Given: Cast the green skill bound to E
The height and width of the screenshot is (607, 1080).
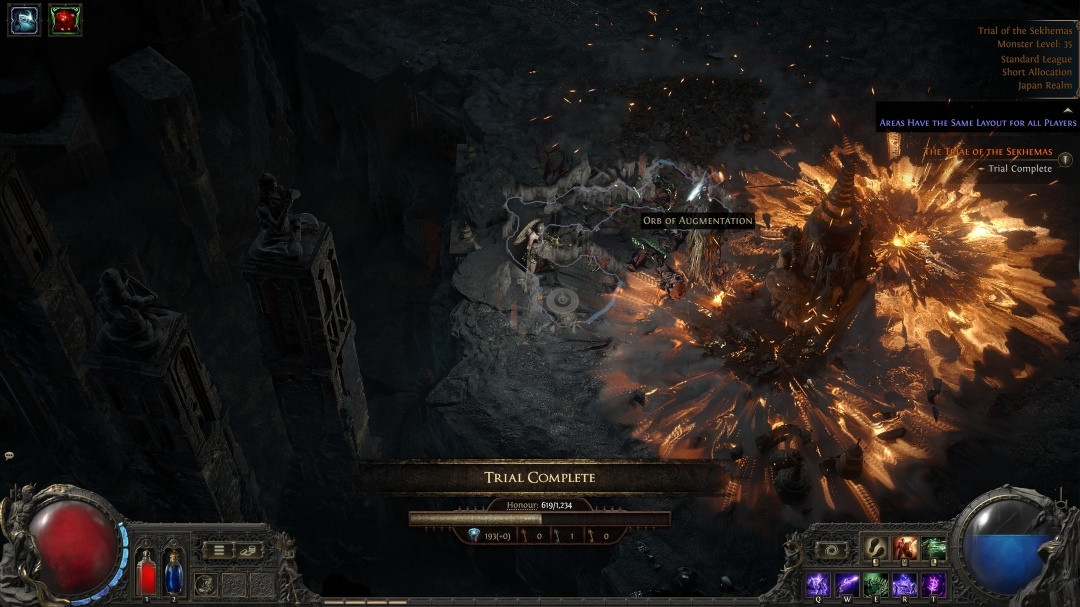Looking at the screenshot, I should point(876,583).
